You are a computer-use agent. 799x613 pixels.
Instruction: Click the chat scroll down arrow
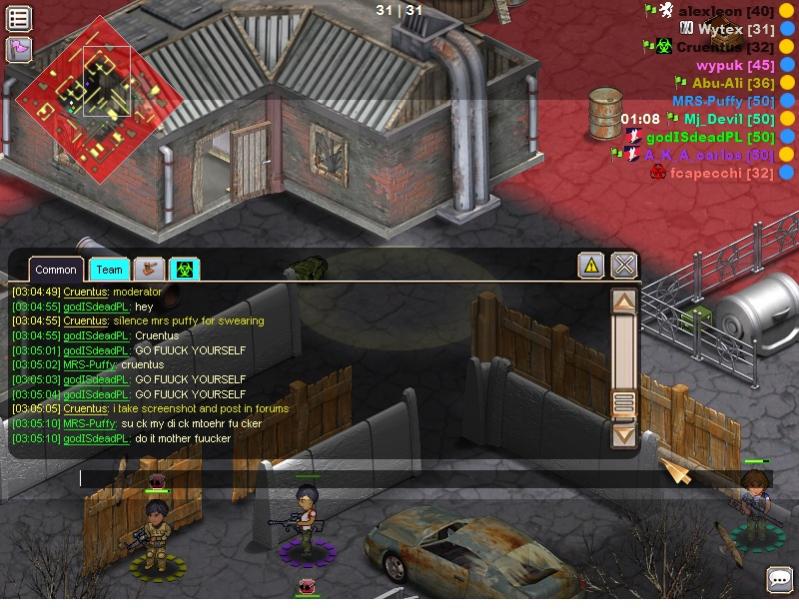pos(624,435)
